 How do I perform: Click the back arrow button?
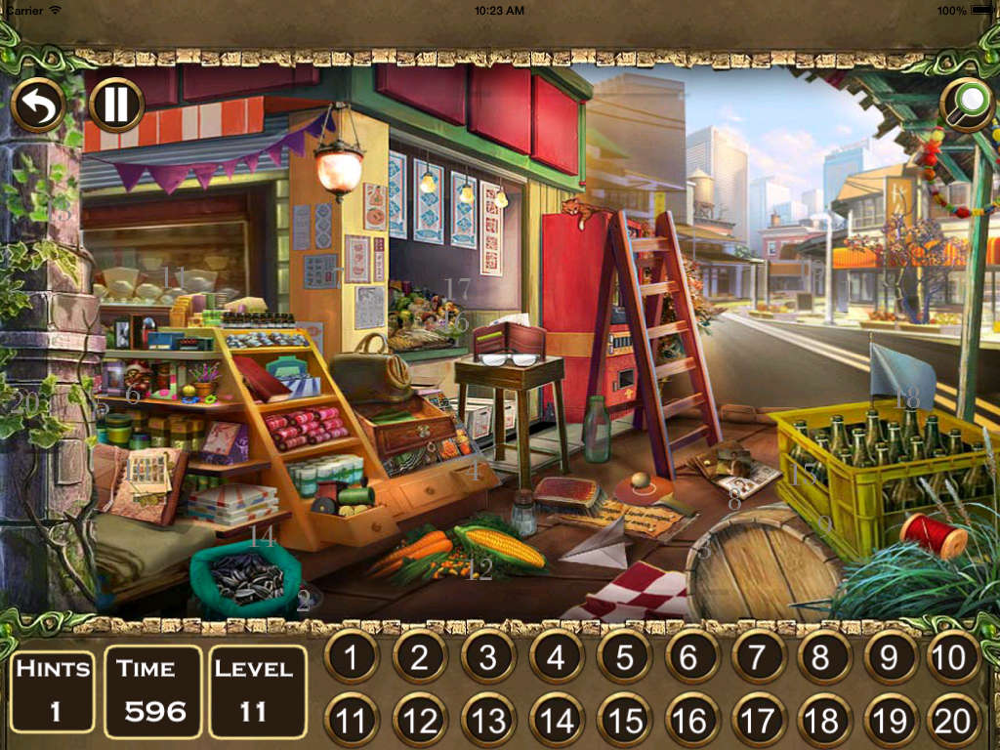coord(38,104)
